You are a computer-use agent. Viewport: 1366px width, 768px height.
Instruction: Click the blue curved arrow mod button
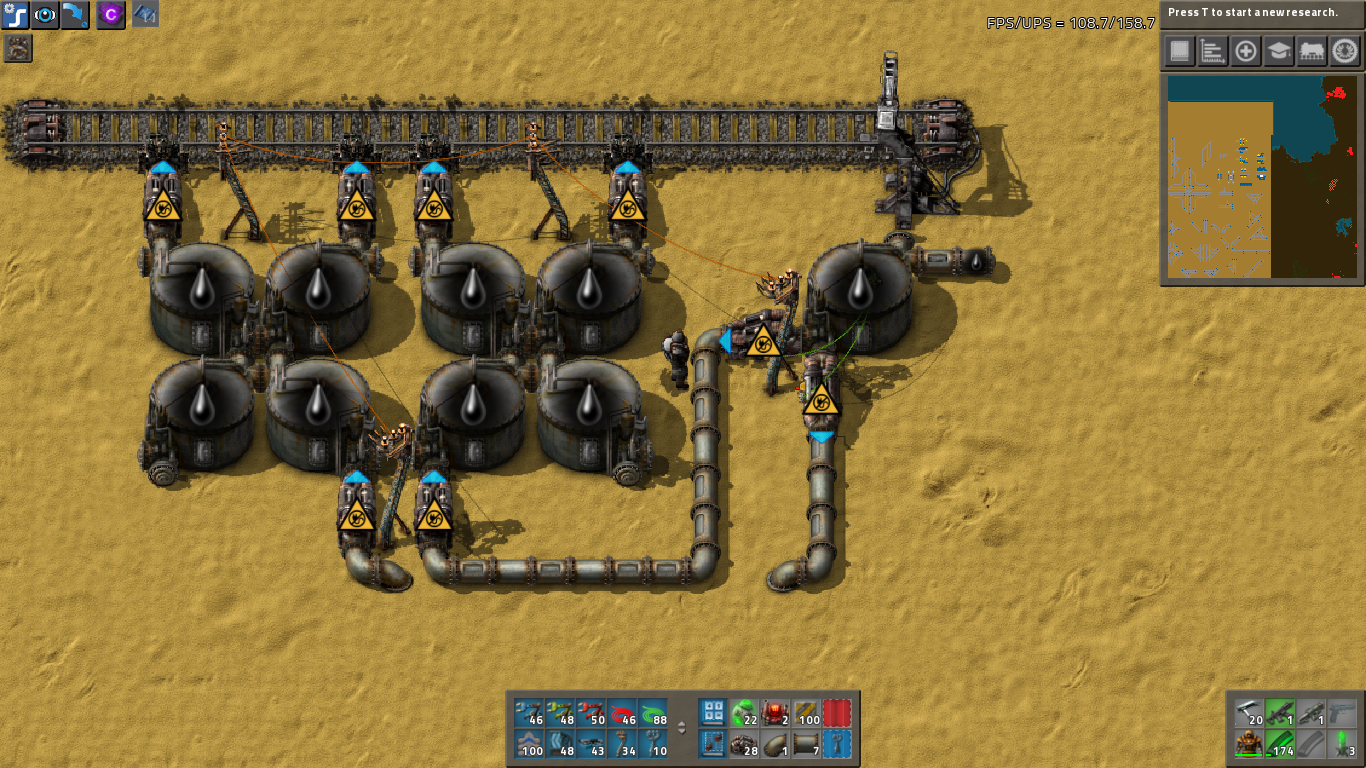point(75,15)
